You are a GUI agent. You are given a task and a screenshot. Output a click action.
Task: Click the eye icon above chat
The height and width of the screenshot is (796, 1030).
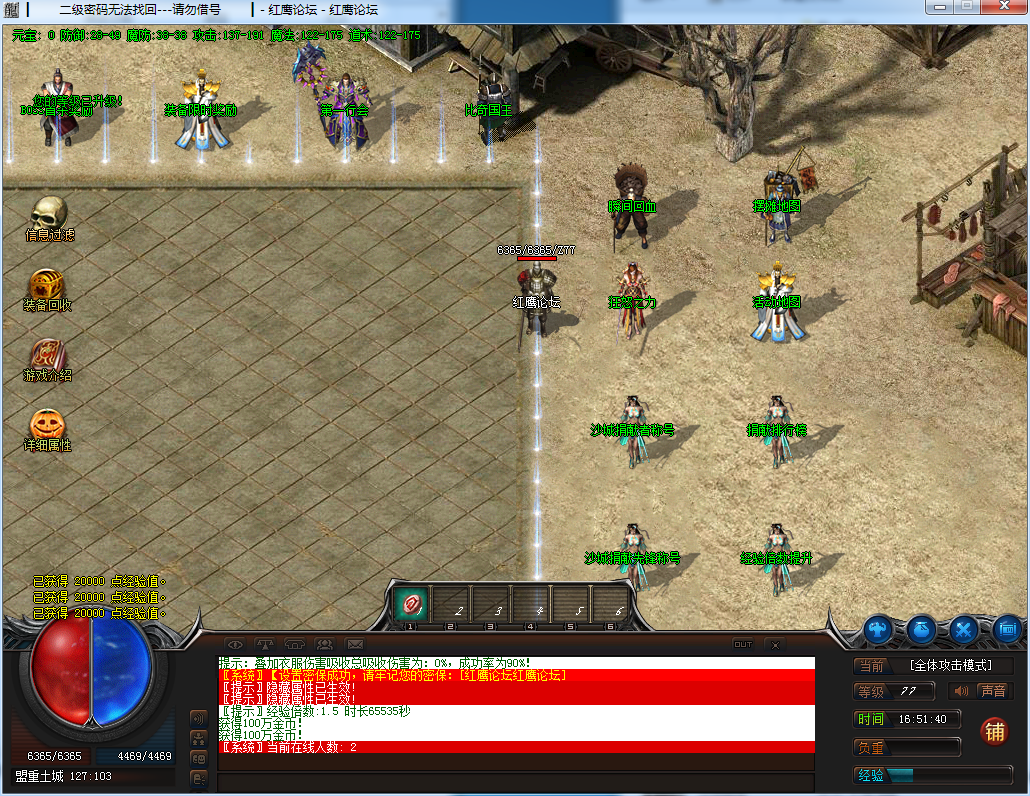235,644
